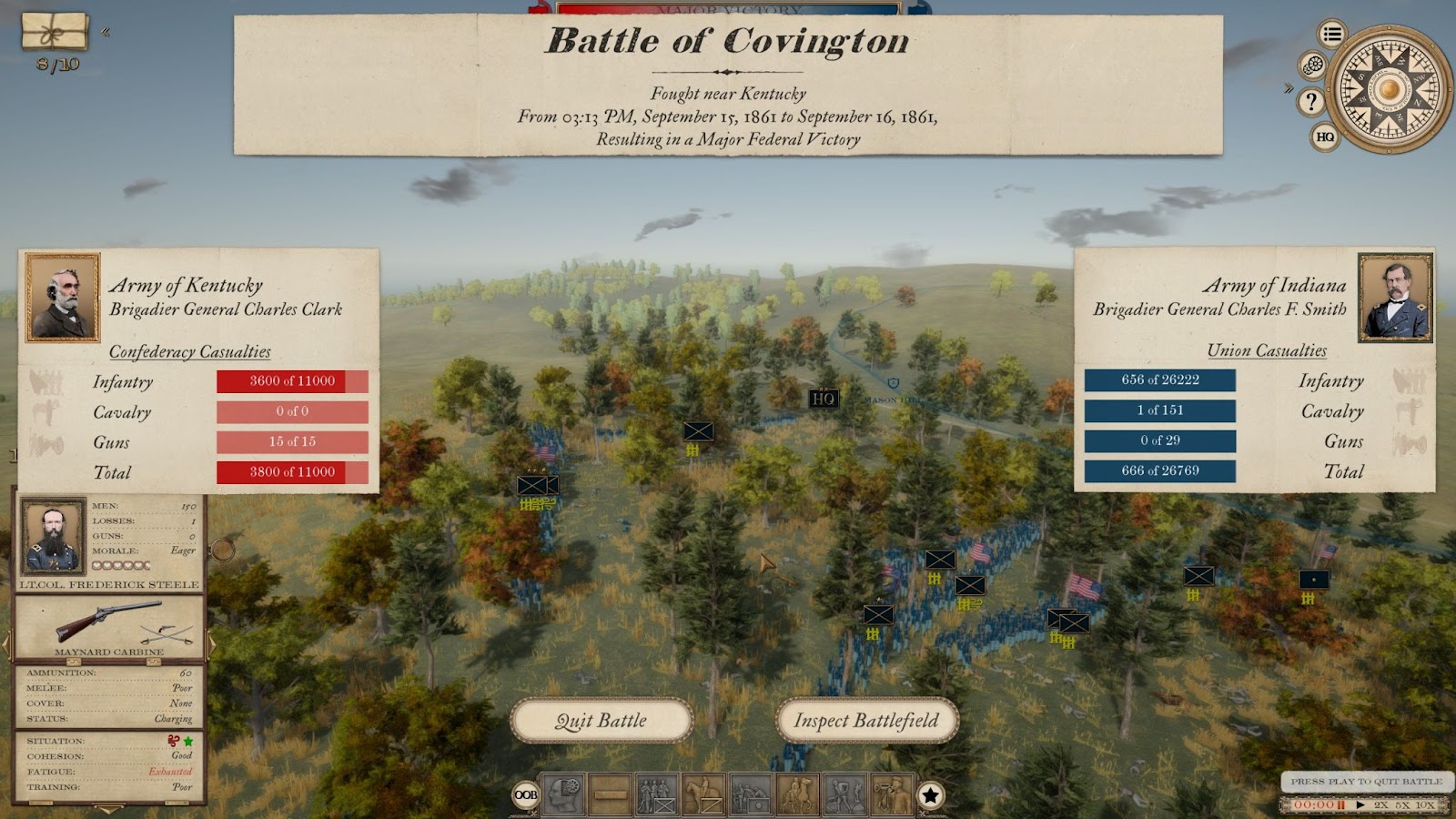
Task: Click the star button on the toolbar
Action: coord(930,795)
